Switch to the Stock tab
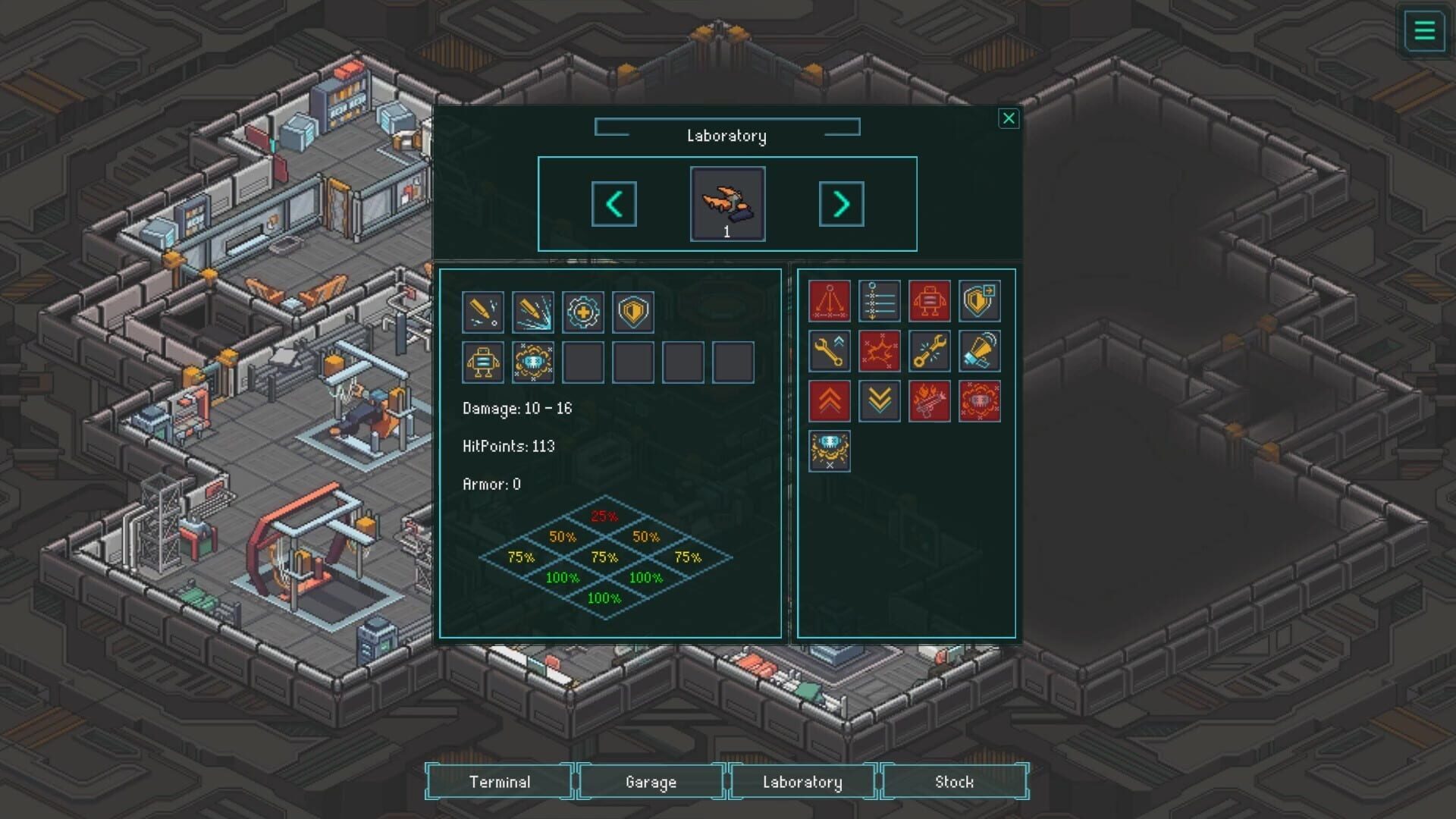Image resolution: width=1456 pixels, height=819 pixels. (x=954, y=781)
